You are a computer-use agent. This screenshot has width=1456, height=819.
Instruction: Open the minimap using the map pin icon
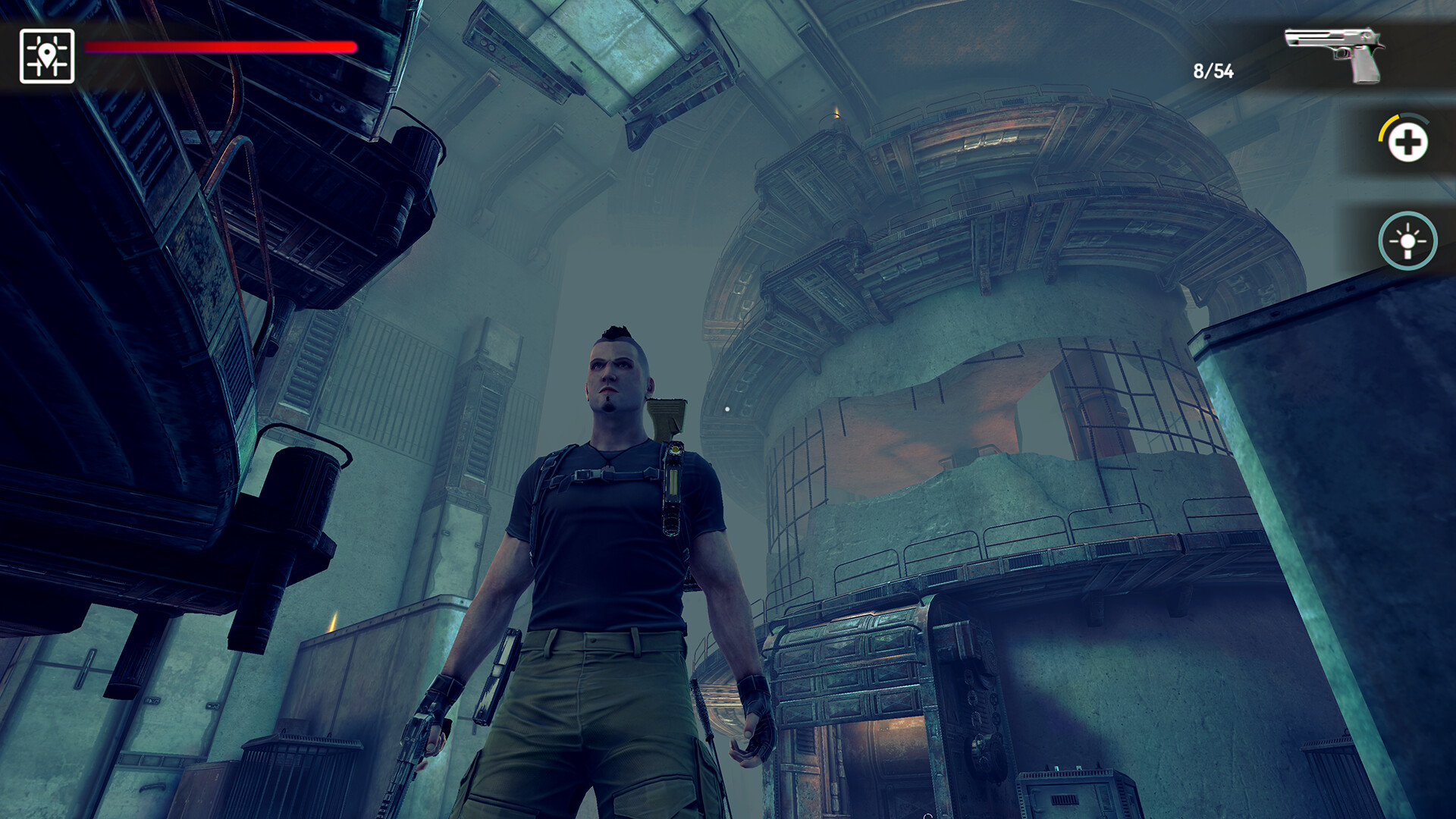pos(45,53)
